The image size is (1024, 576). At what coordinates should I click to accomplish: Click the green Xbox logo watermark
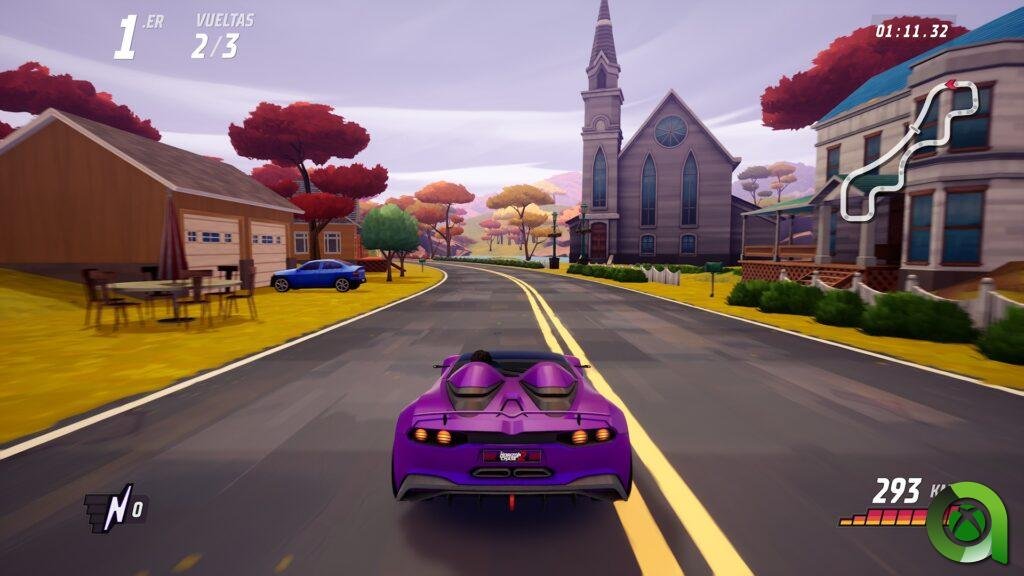(x=965, y=521)
